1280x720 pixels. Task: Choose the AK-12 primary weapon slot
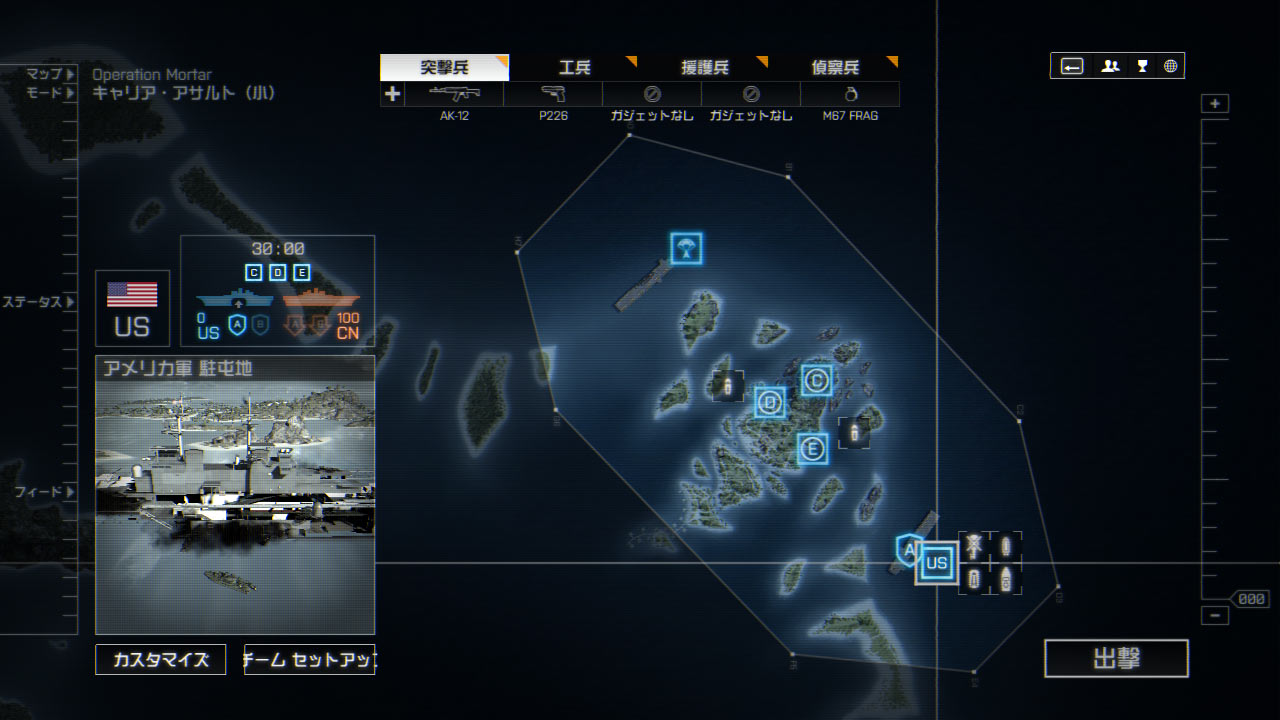pyautogui.click(x=454, y=95)
